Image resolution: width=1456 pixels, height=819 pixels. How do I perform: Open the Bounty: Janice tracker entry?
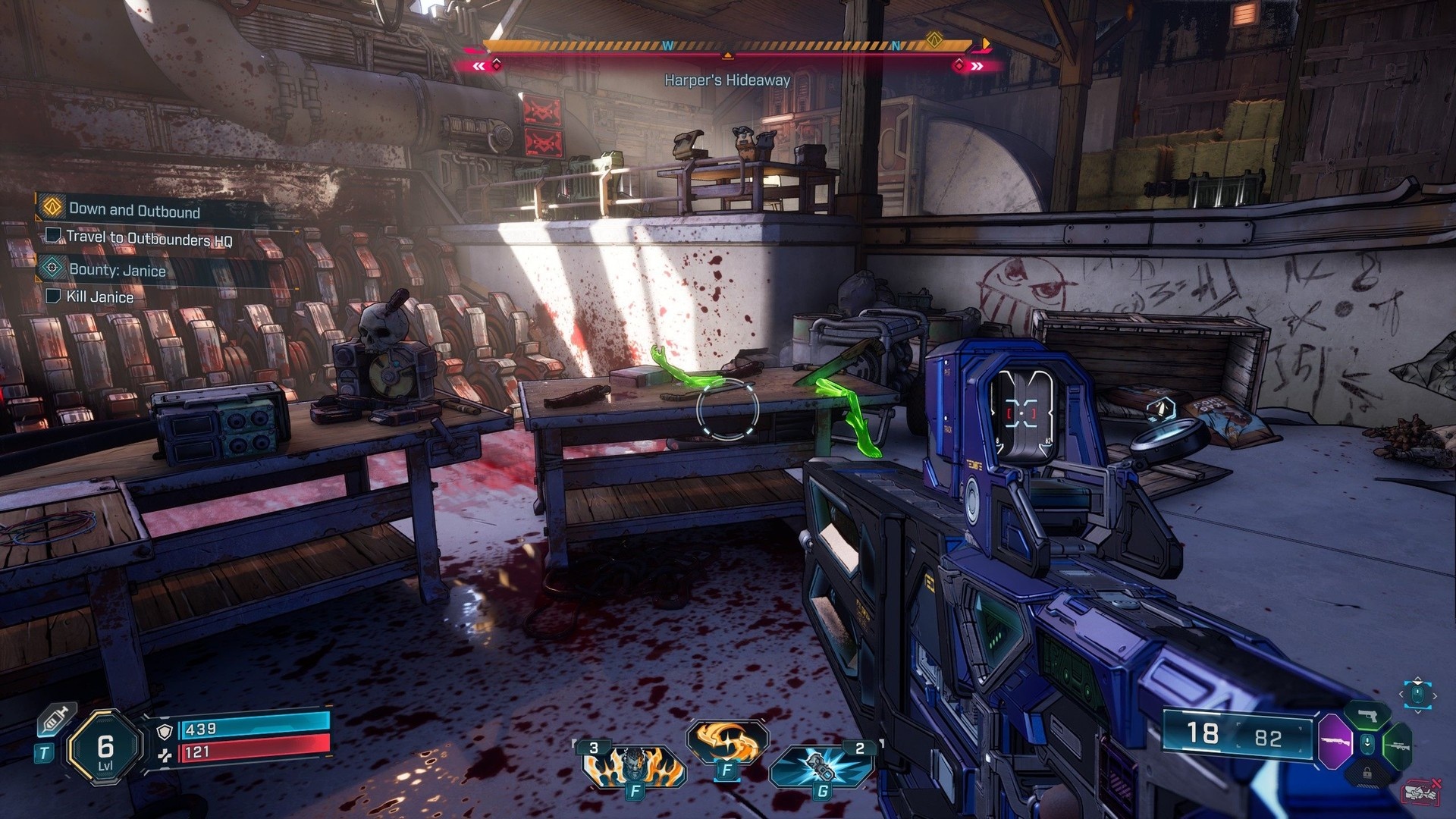click(117, 270)
